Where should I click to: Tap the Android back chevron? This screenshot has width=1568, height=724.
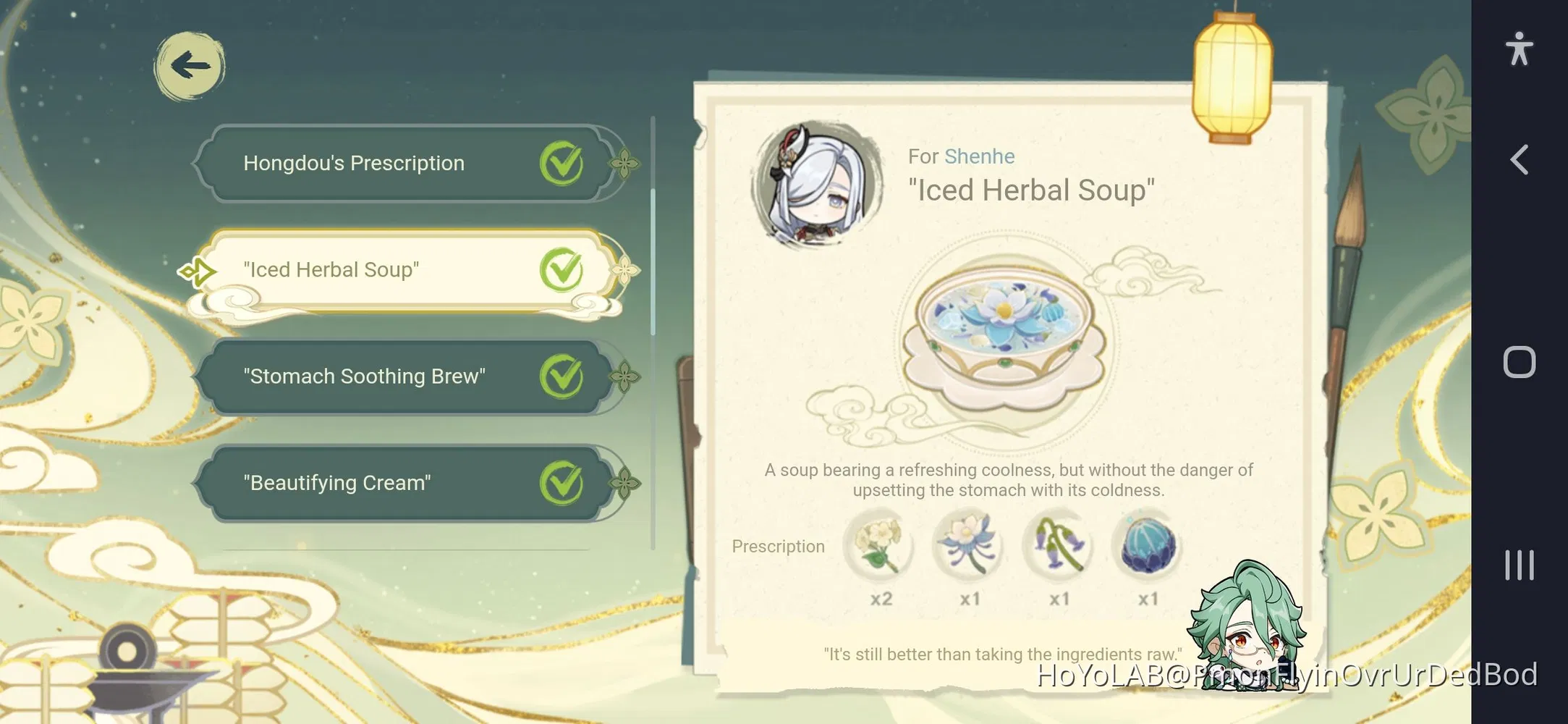pos(1520,161)
